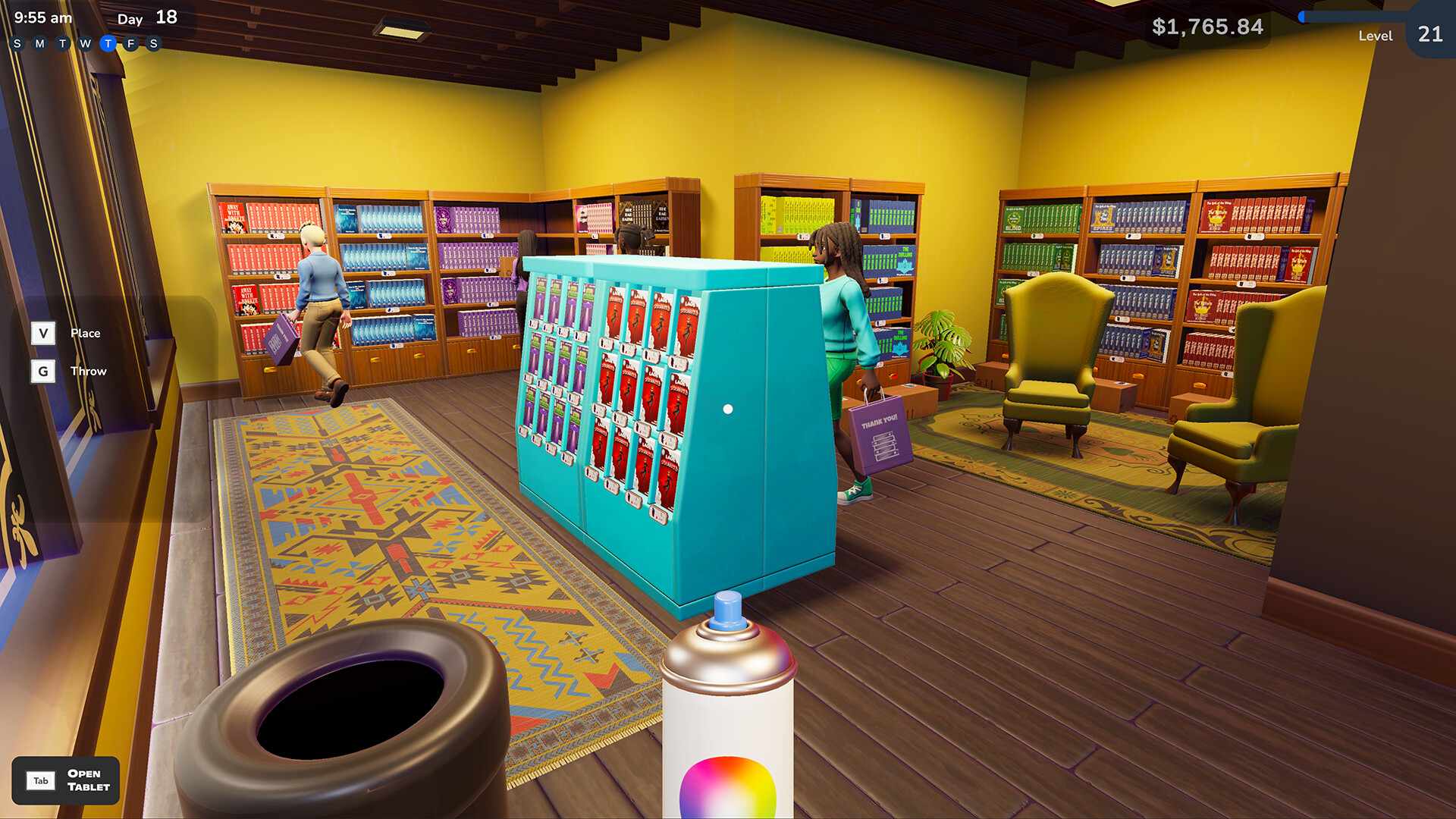Viewport: 1456px width, 819px height.
Task: Click the Throw action label
Action: coord(89,371)
